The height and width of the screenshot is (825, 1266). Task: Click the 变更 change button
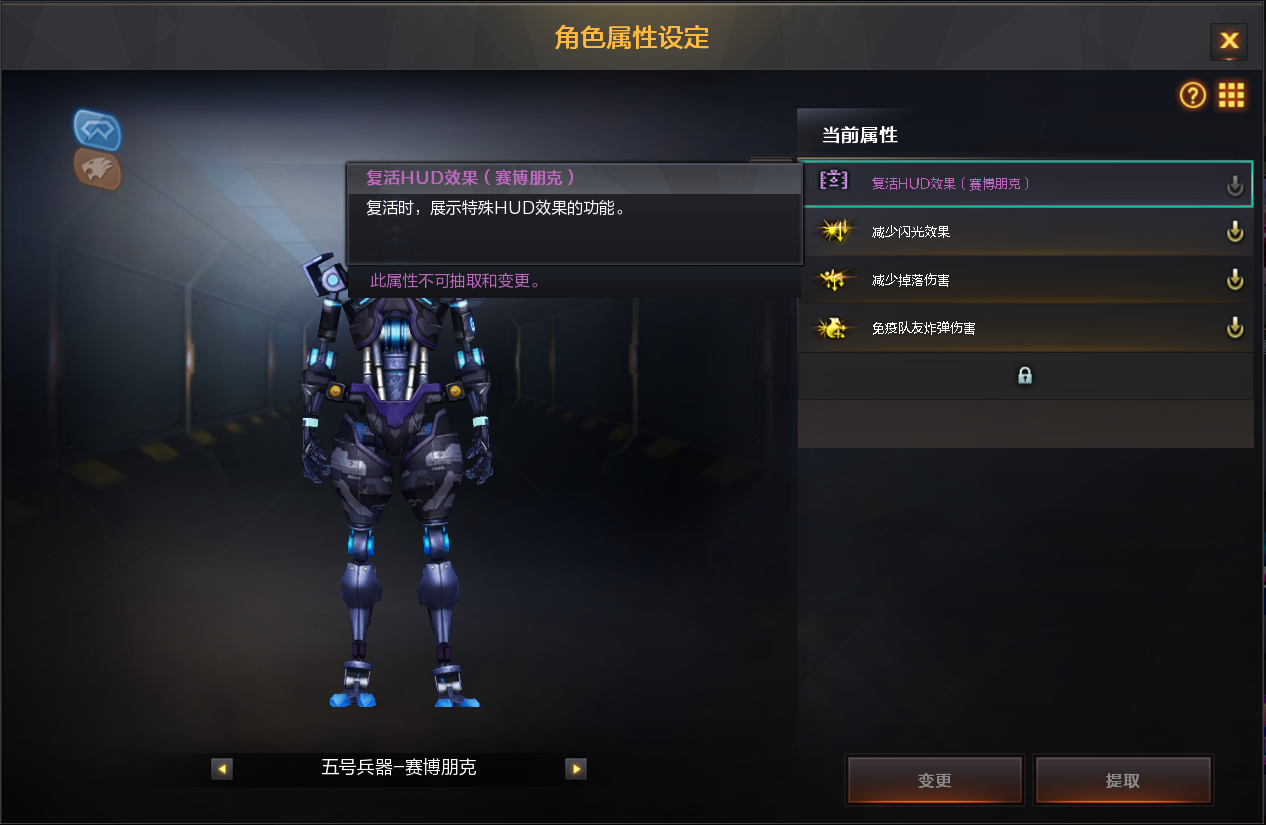coord(935,781)
